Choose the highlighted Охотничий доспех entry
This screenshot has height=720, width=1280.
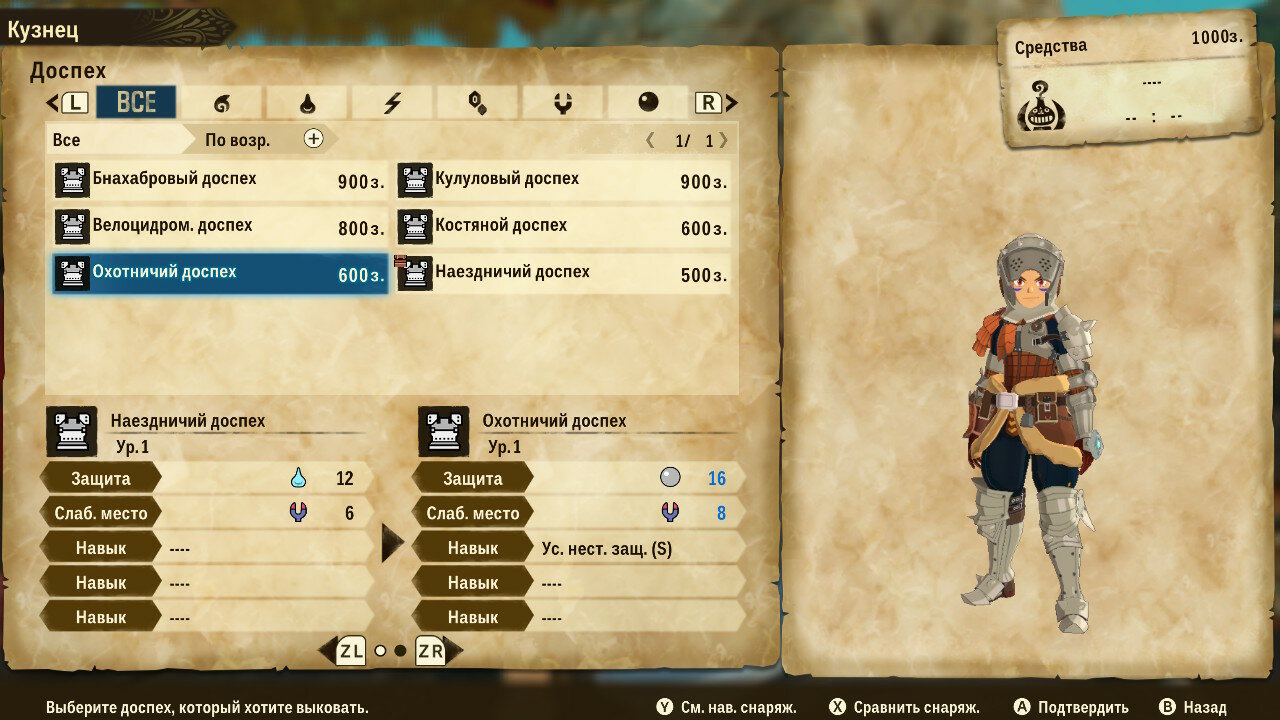(220, 273)
